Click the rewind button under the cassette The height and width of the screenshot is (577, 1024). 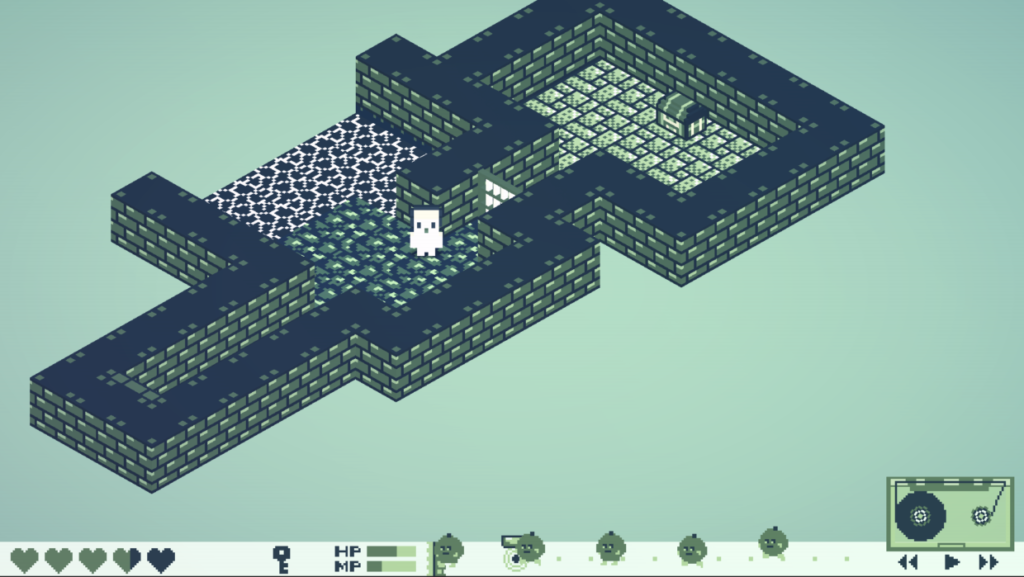click(908, 562)
